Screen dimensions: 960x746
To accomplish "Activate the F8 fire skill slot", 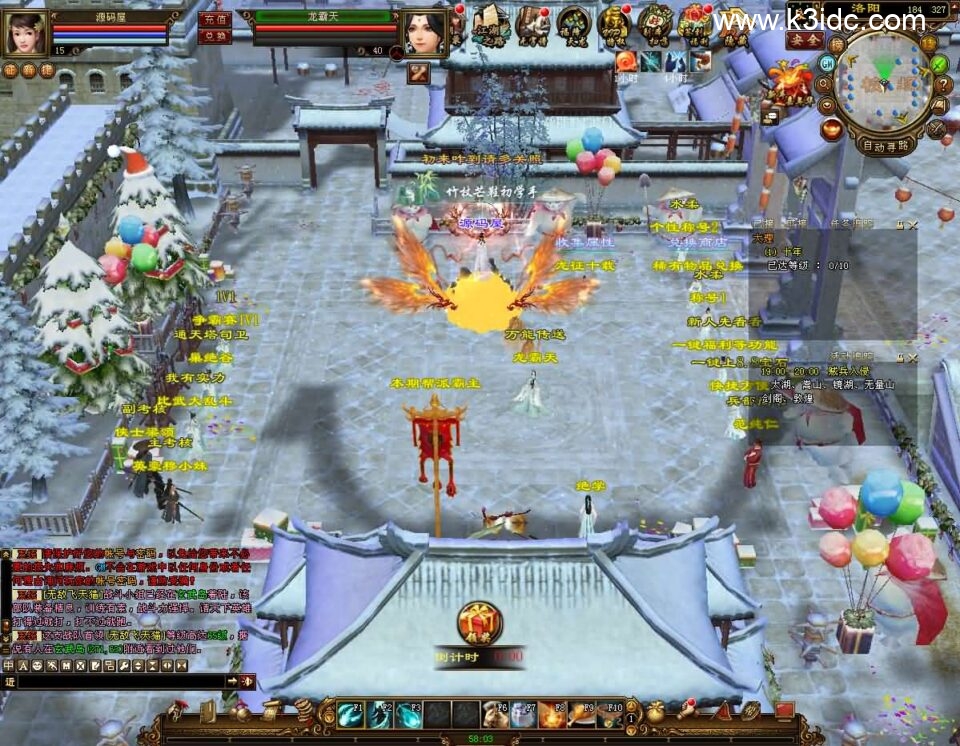I will tap(553, 714).
